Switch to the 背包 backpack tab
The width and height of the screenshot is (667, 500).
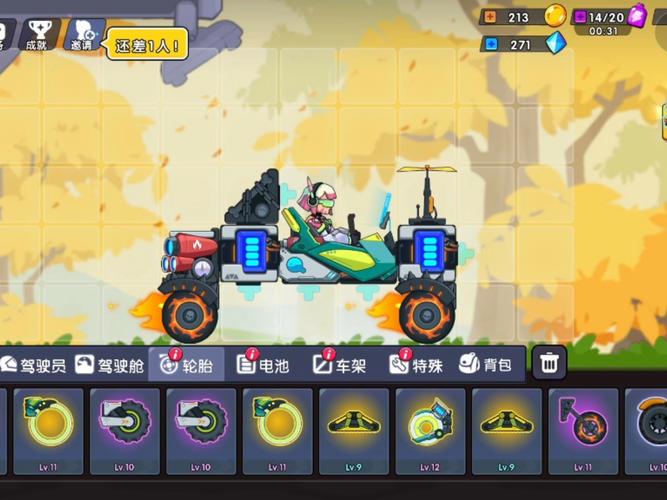pos(486,365)
